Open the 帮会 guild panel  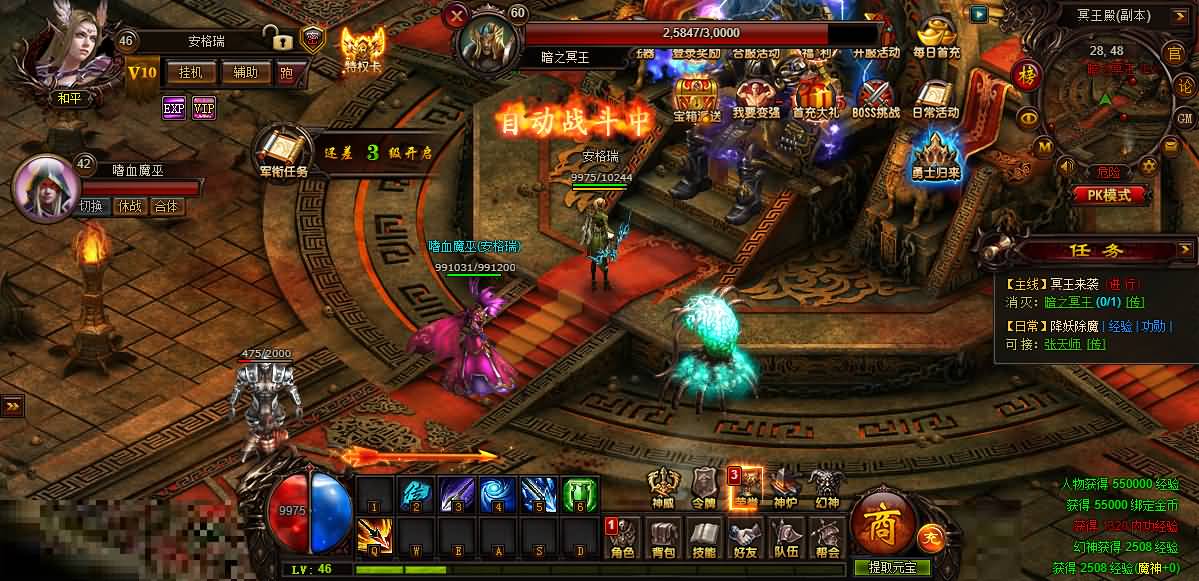[826, 537]
